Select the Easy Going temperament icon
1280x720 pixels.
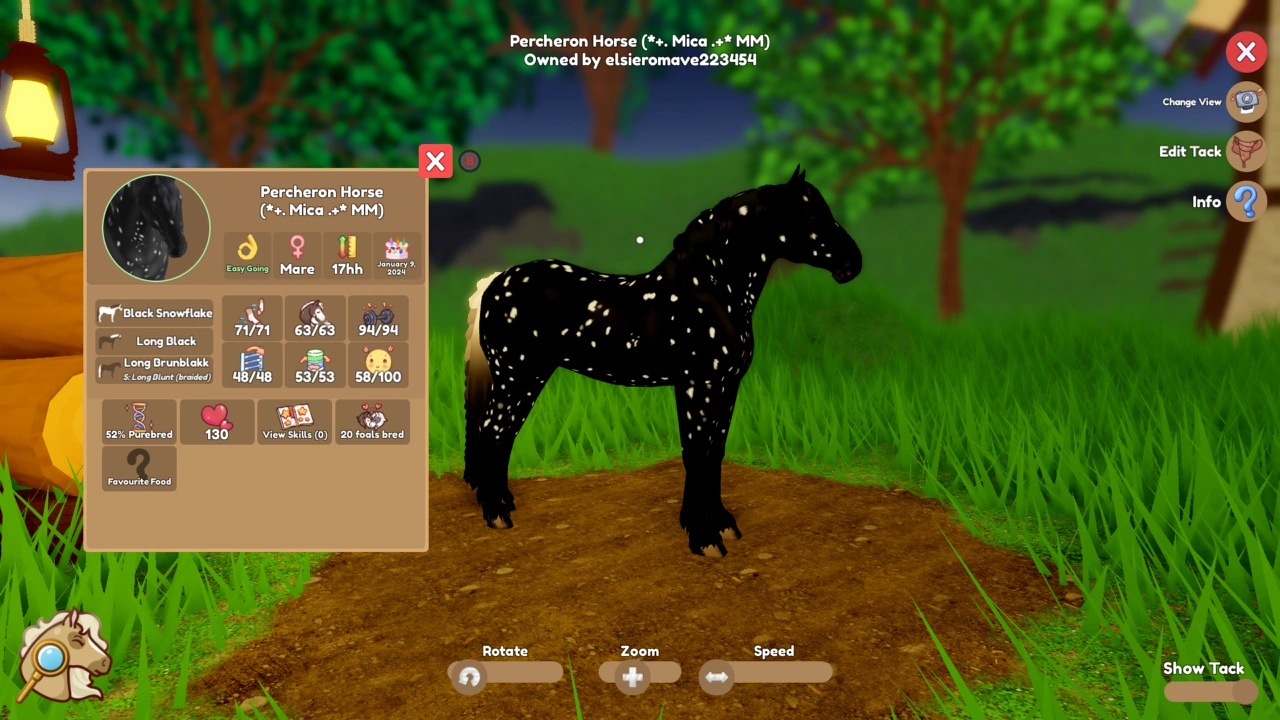click(x=247, y=255)
